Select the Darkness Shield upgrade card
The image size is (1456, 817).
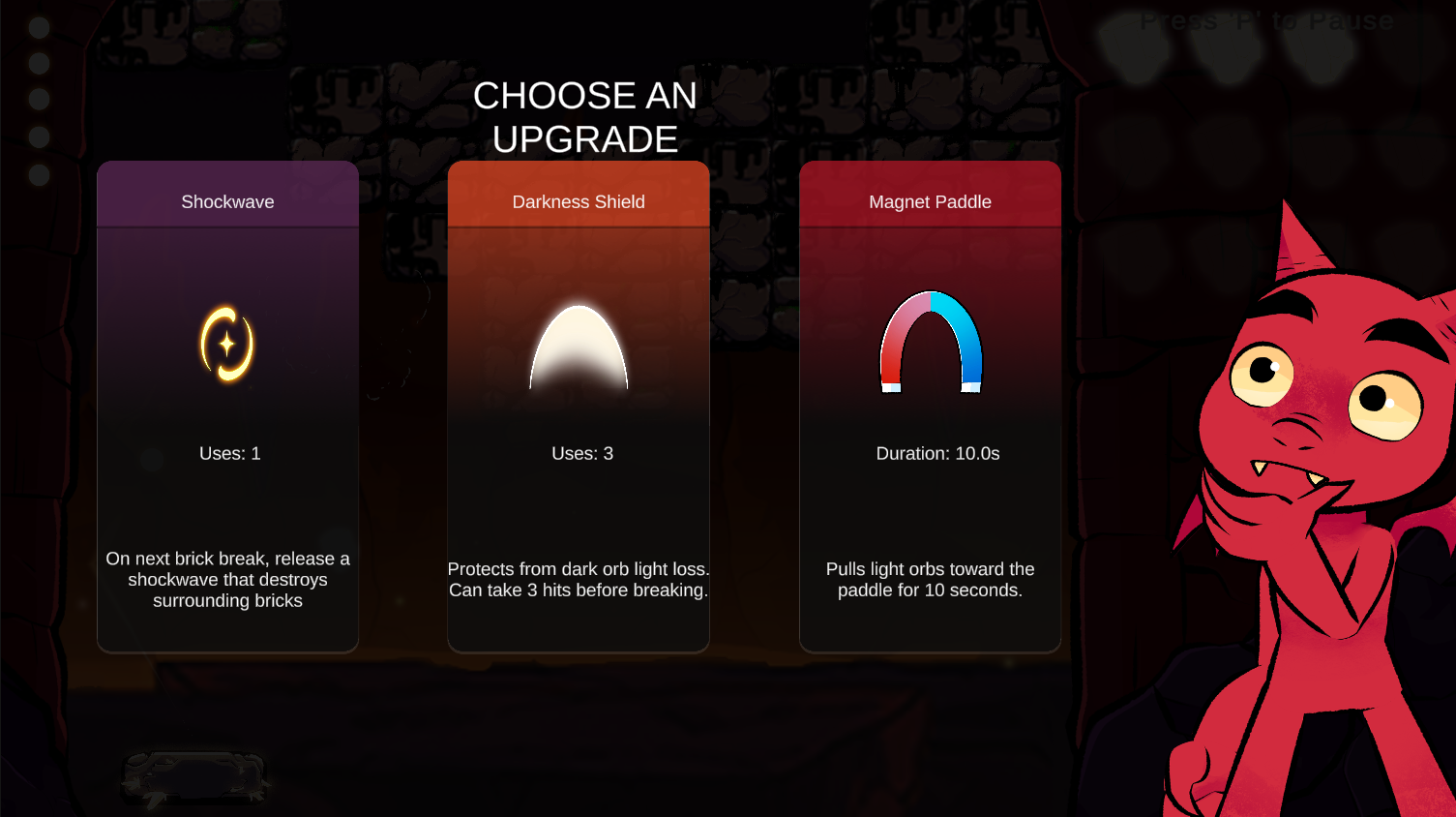579,407
